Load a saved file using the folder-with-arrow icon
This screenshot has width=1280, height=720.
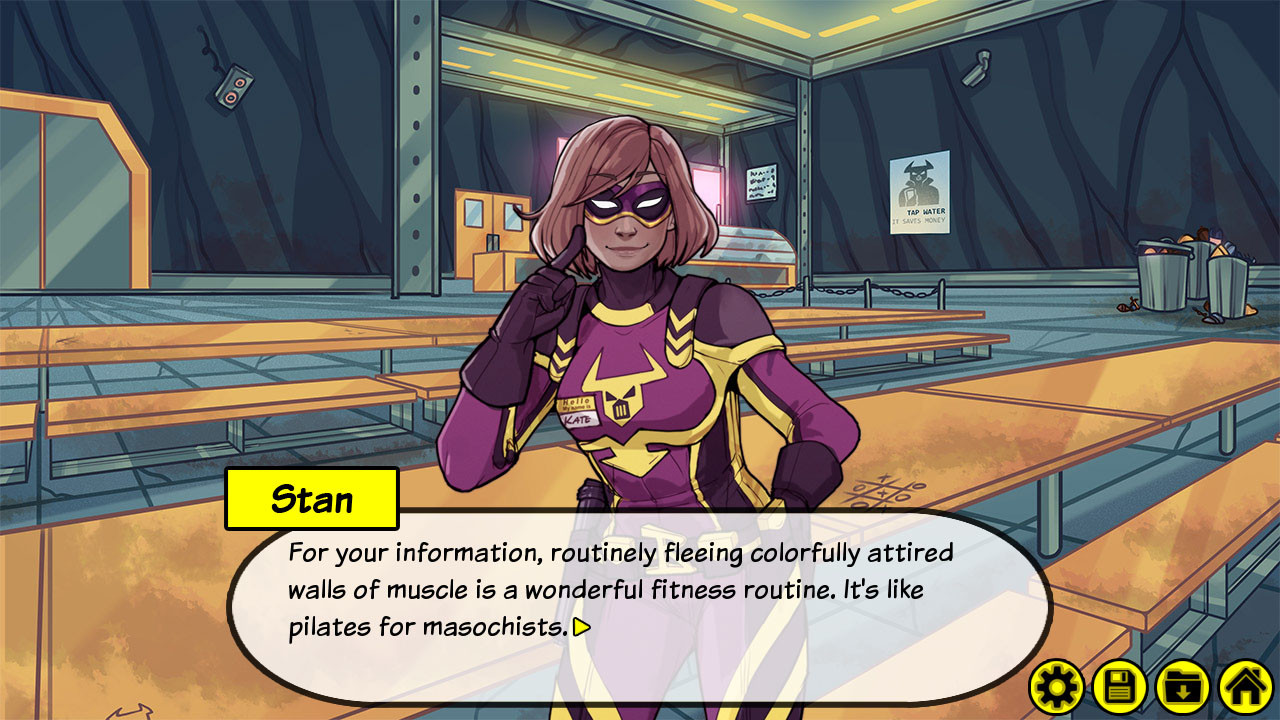1180,687
